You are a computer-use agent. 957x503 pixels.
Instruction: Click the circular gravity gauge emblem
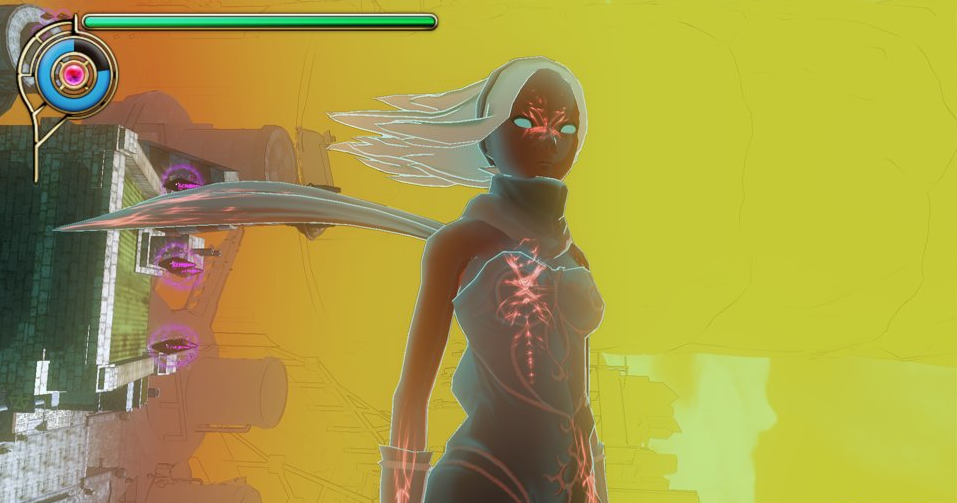coord(72,73)
